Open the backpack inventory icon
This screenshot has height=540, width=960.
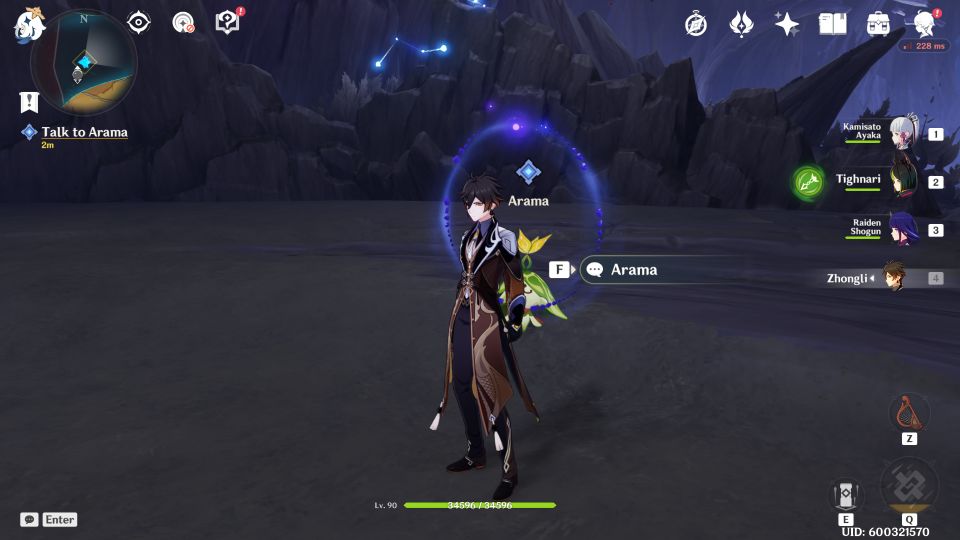click(x=878, y=24)
